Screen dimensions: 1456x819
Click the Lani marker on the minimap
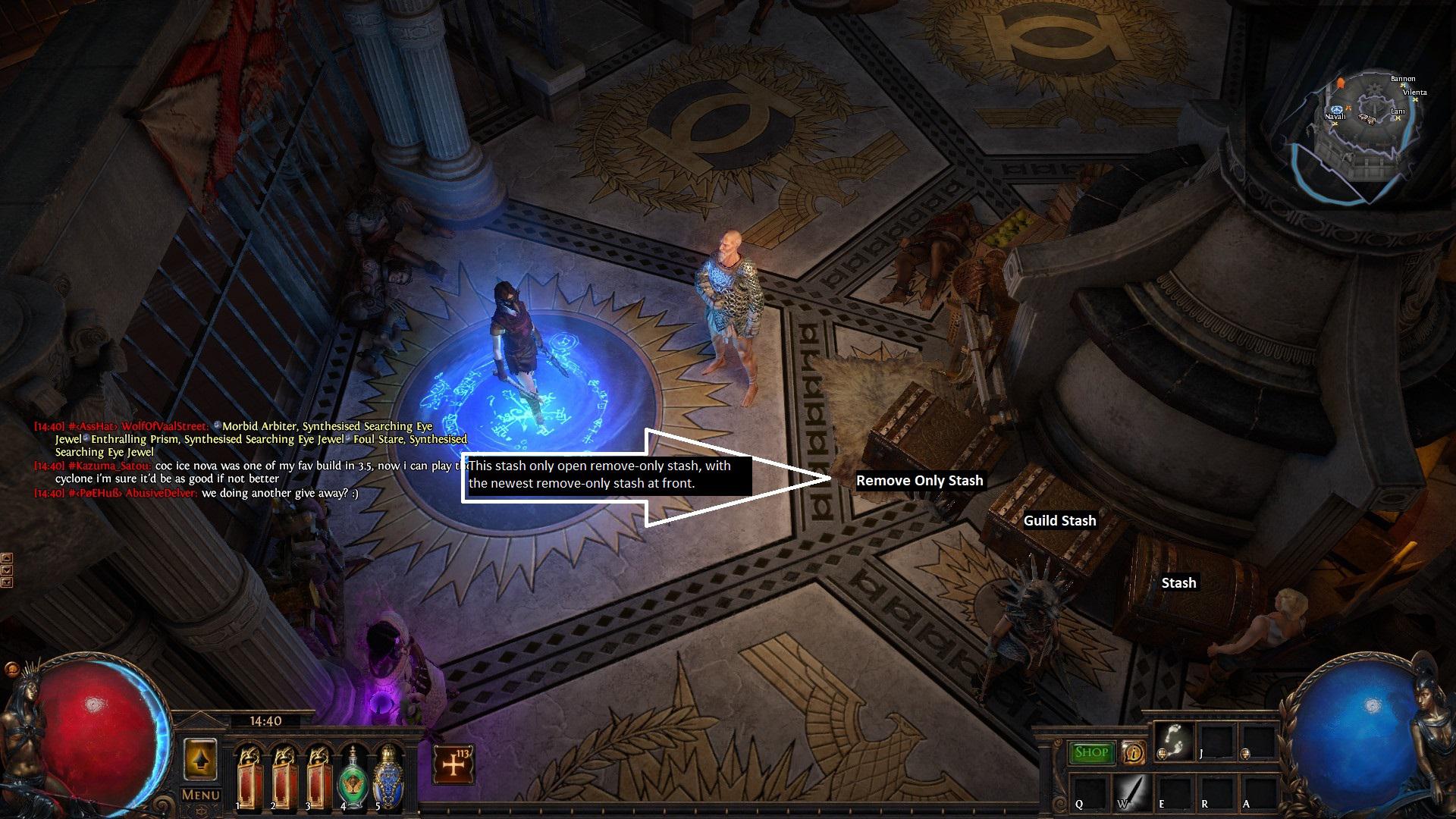[x=1398, y=118]
